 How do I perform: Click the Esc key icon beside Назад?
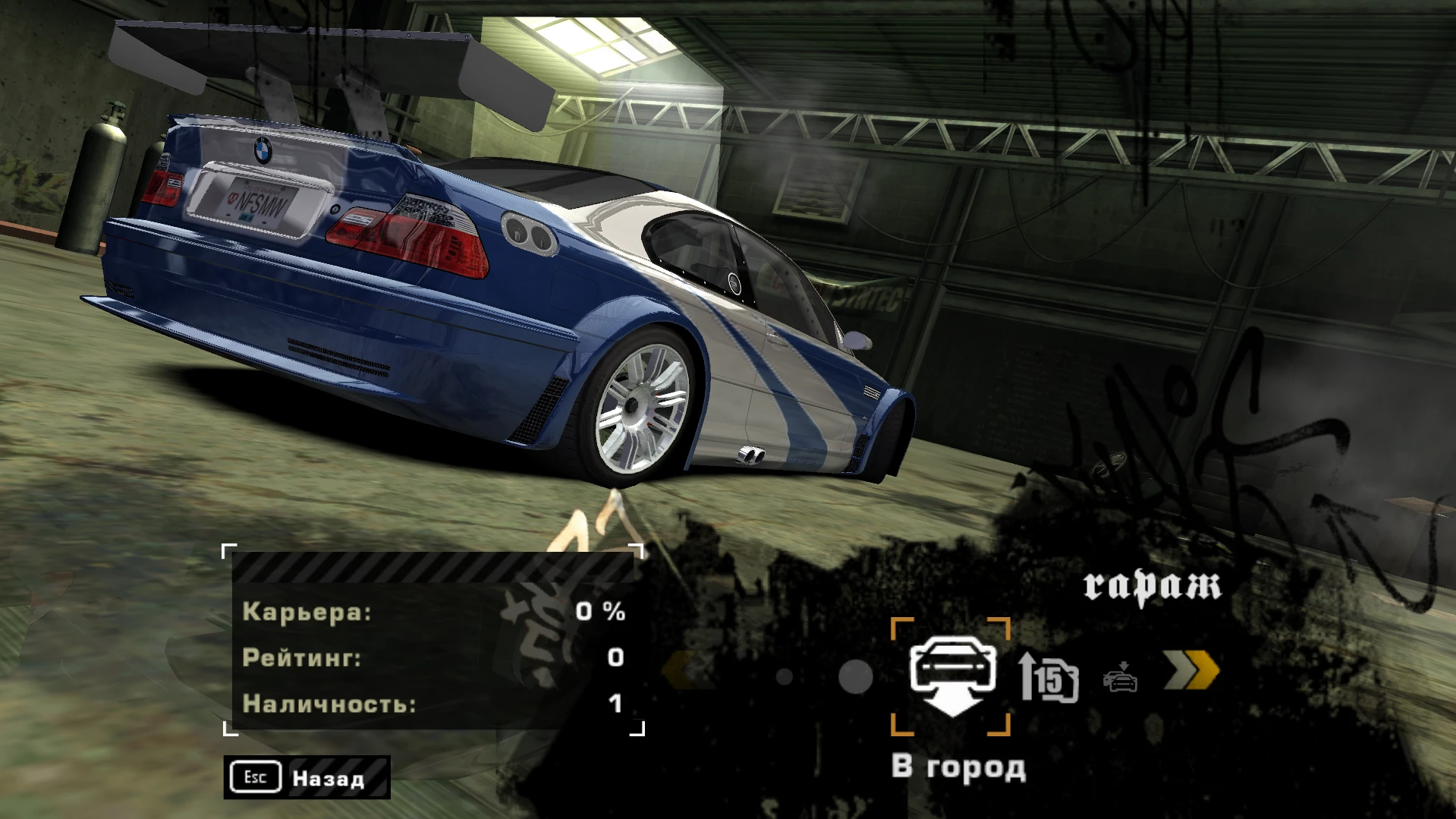coord(254,777)
